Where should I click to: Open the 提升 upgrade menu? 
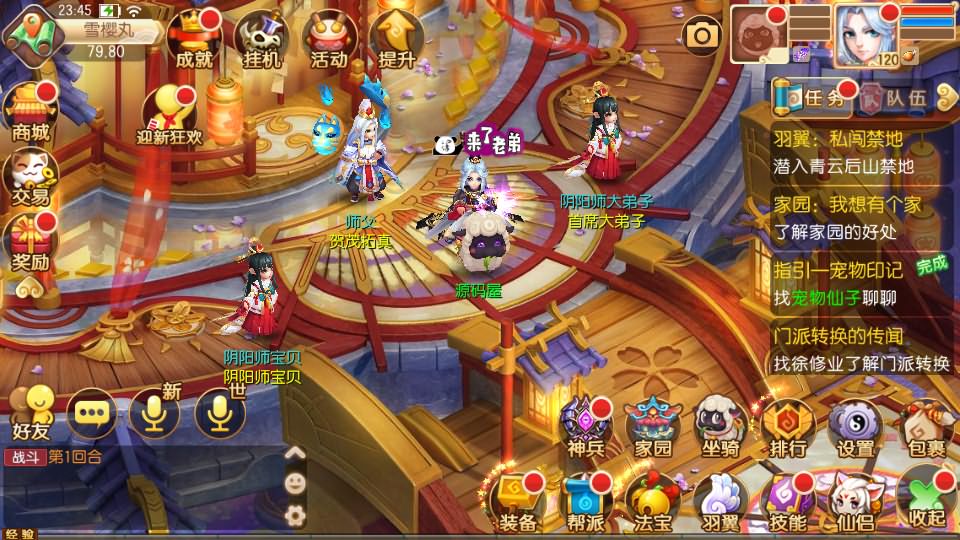tap(395, 40)
